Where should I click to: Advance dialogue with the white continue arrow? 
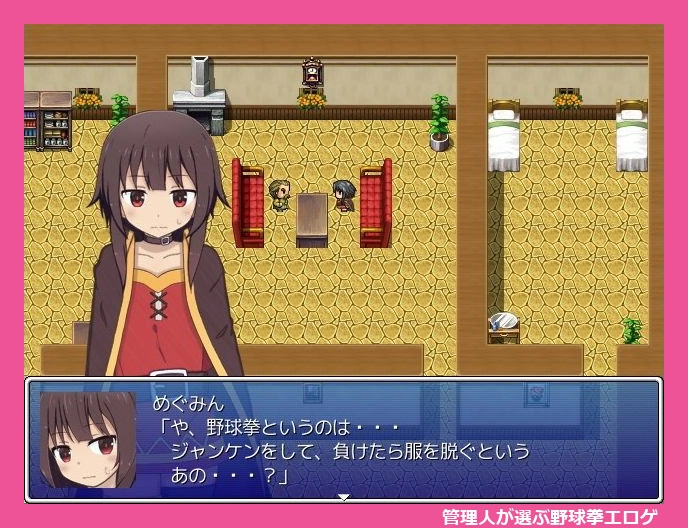[343, 496]
